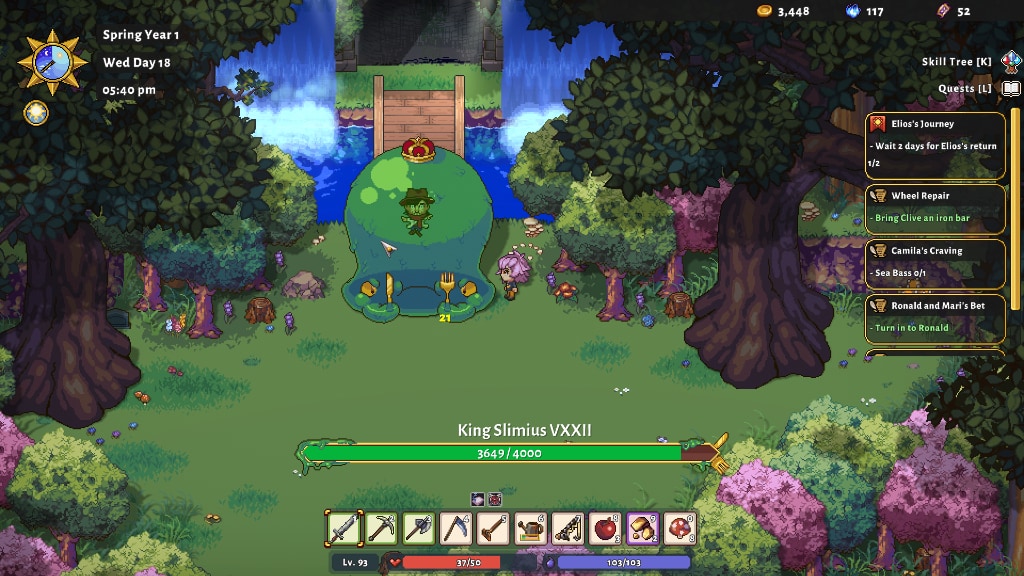Select the Ronald and Mari's Bet quest
The height and width of the screenshot is (576, 1024).
(935, 318)
